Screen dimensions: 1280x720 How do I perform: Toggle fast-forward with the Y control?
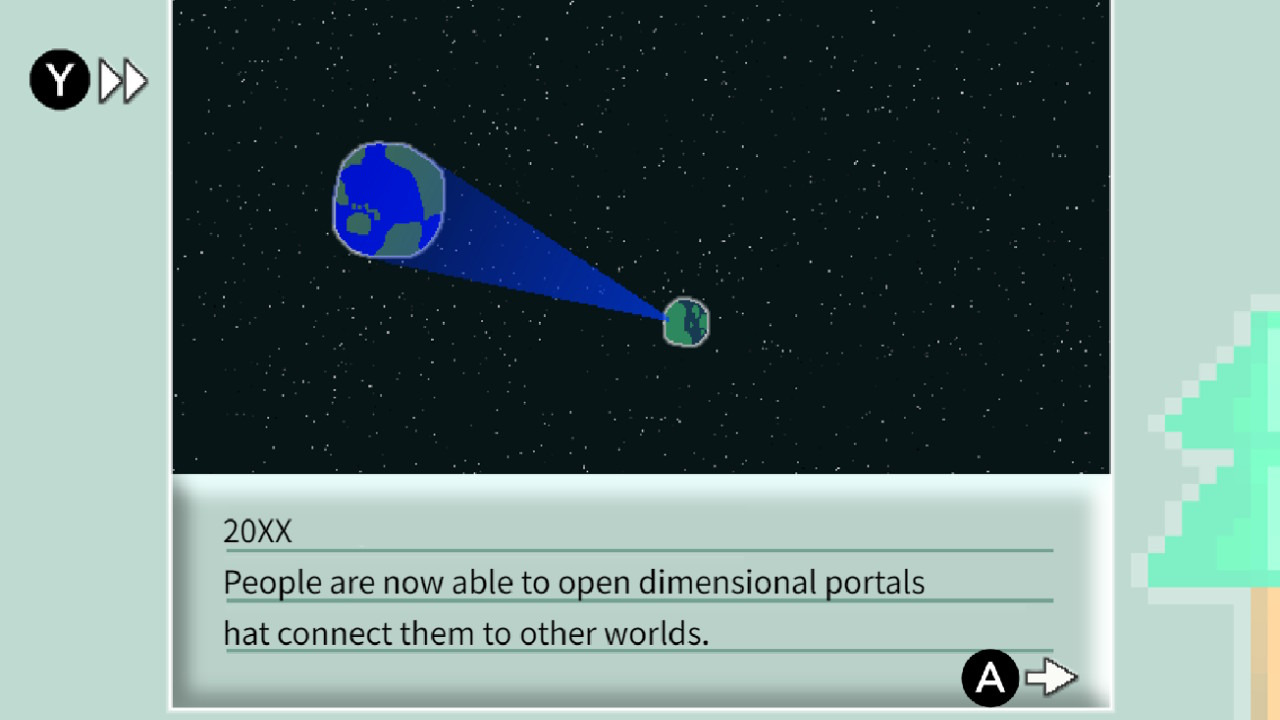point(59,79)
